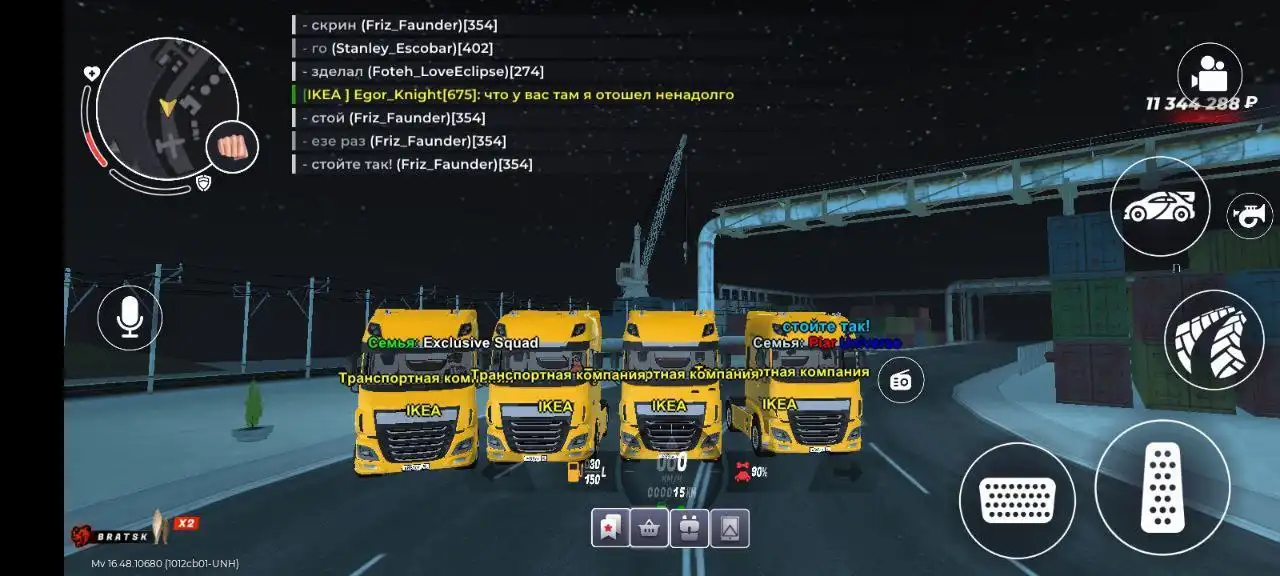
Task: Open the car radio
Action: point(901,381)
